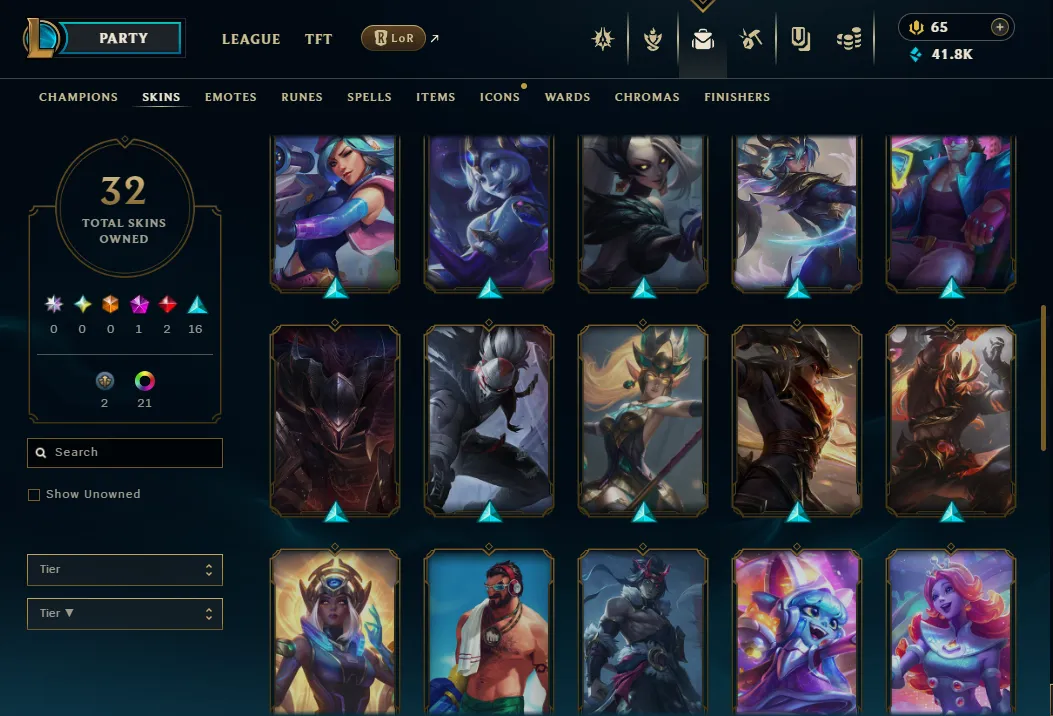This screenshot has height=716, width=1053.
Task: Open the LEAGUE game mode
Action: tap(250, 39)
